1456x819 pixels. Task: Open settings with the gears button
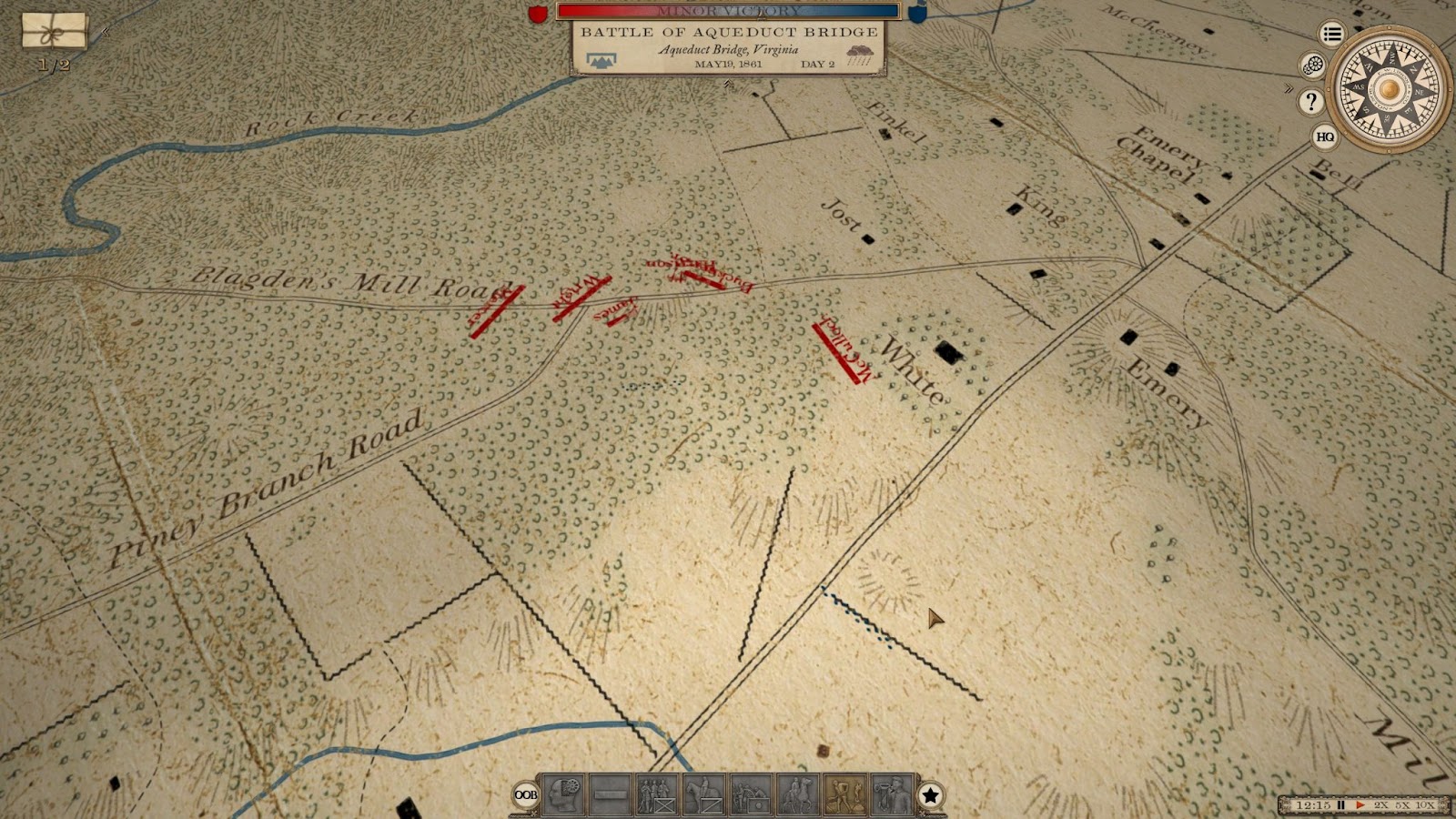[1312, 66]
